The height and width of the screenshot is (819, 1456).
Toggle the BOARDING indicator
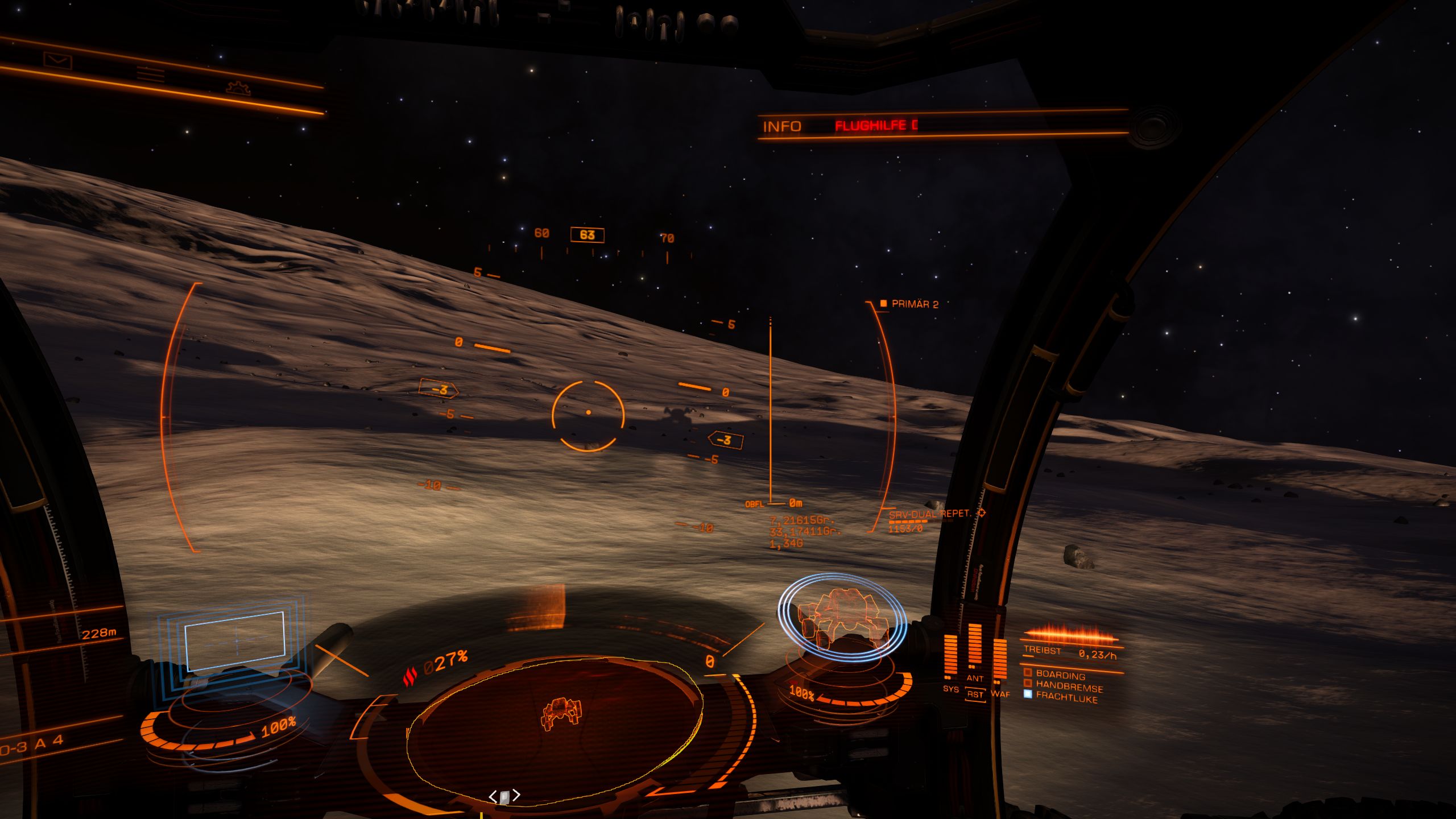tap(1060, 675)
